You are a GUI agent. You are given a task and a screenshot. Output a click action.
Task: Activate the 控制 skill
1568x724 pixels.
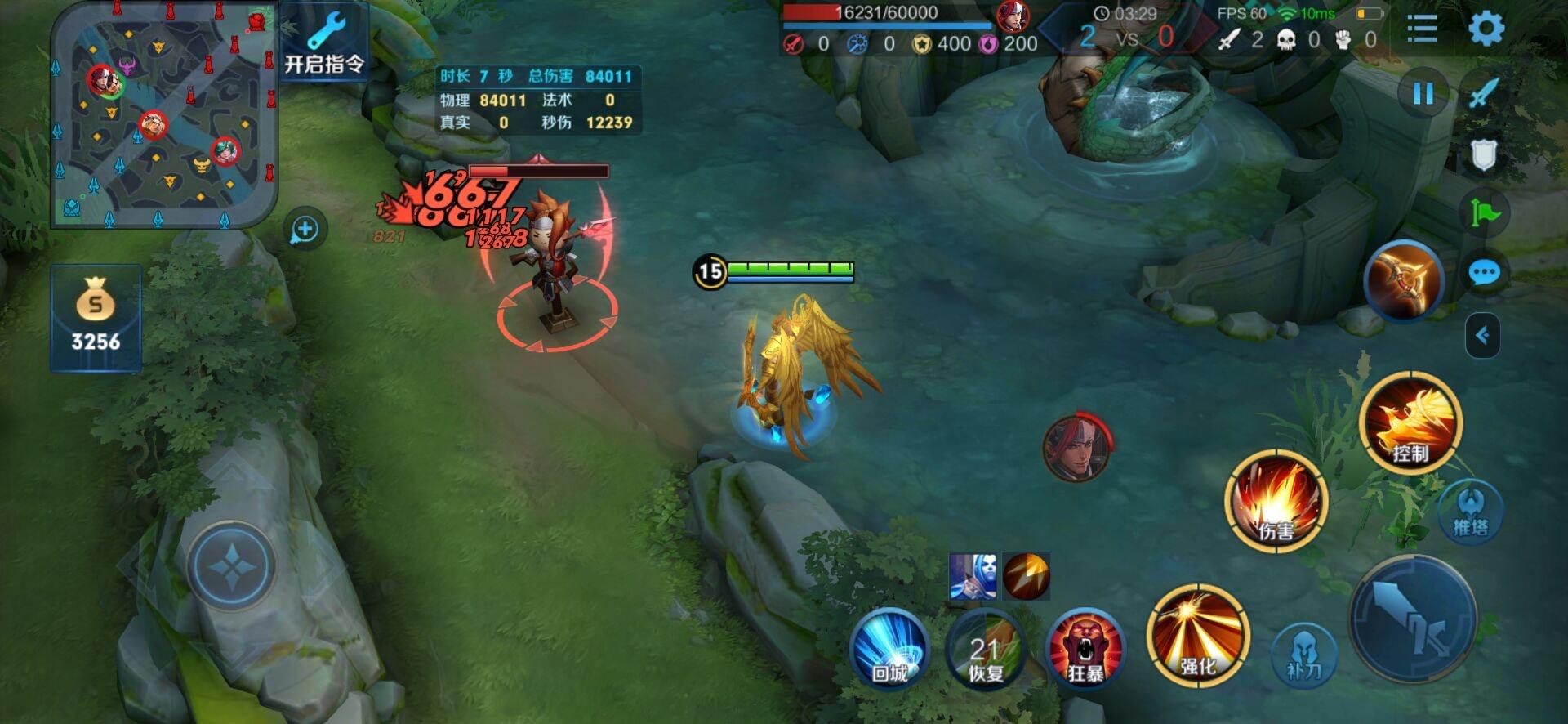(1410, 423)
